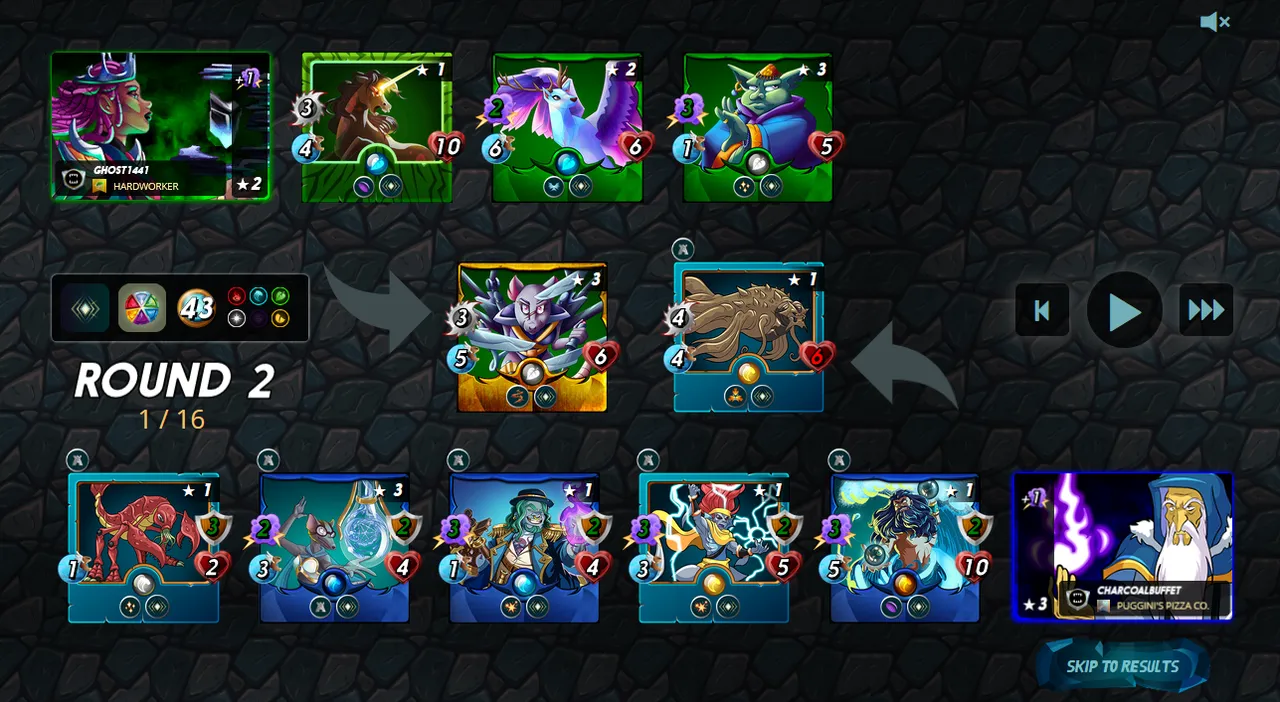Inspect the red crab creature card
The height and width of the screenshot is (702, 1280).
click(143, 547)
